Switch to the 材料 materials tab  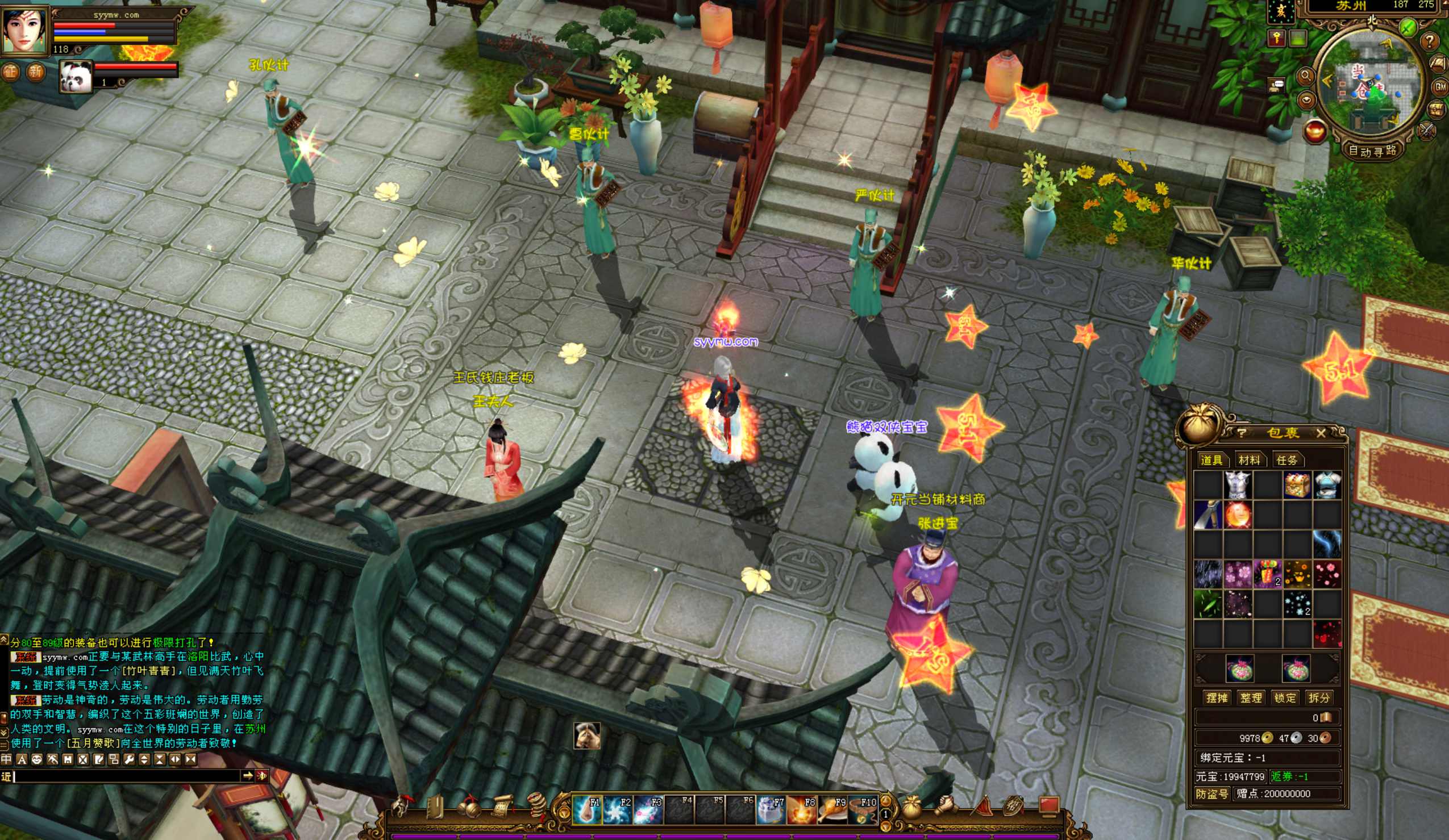tap(1249, 459)
